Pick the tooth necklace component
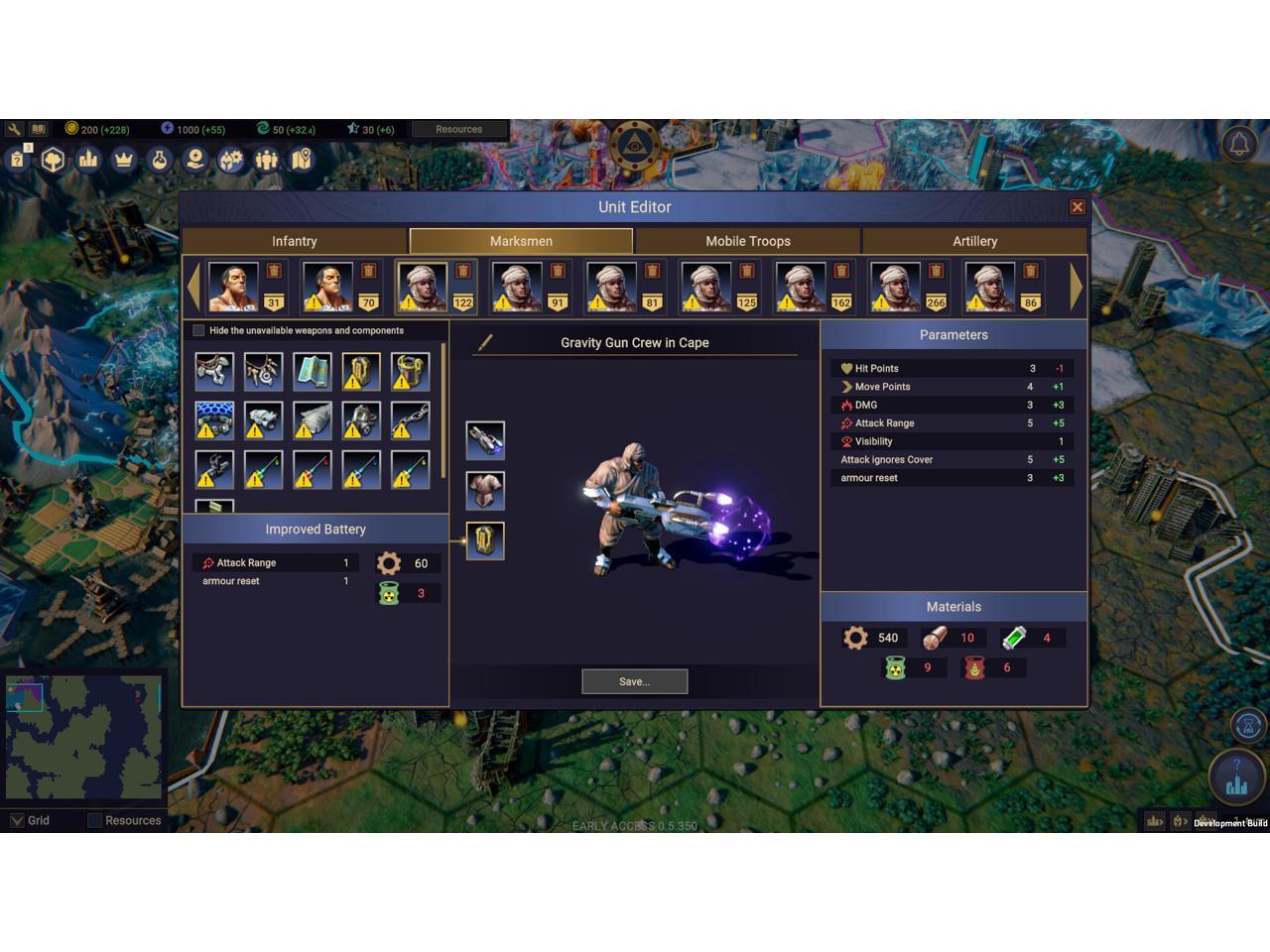 pyautogui.click(x=263, y=371)
